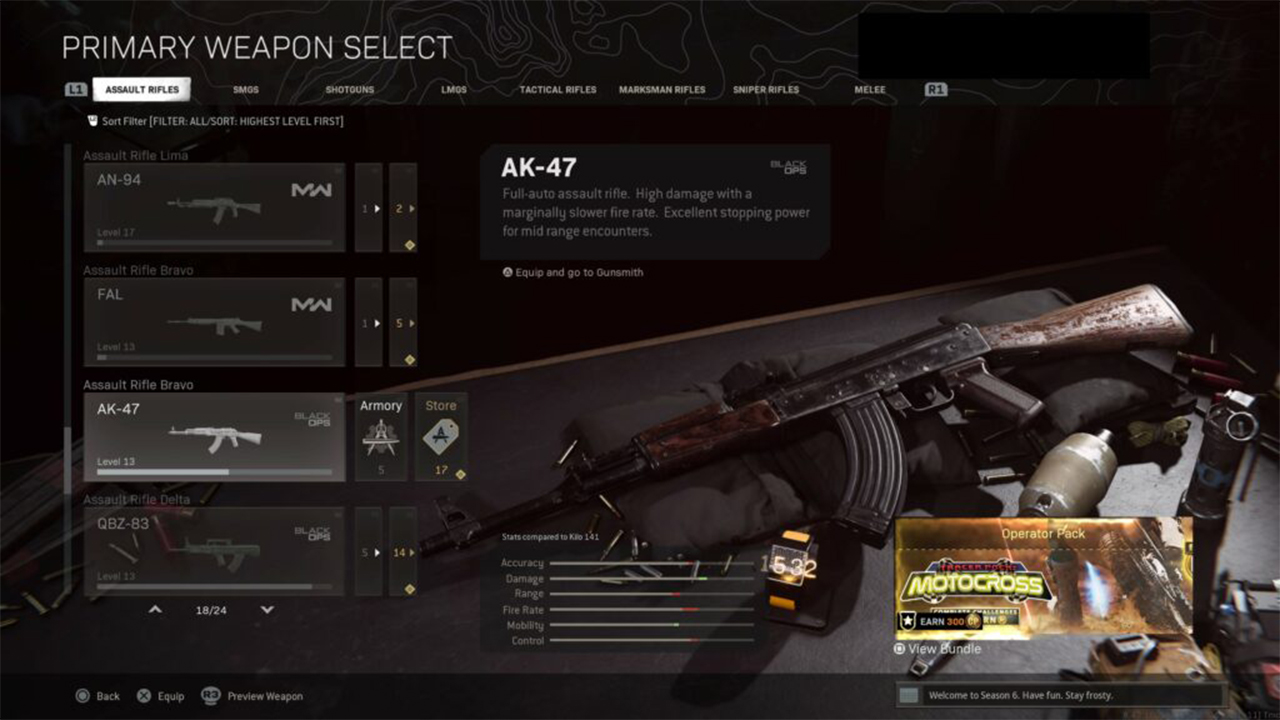Go back from weapon select

[97, 696]
